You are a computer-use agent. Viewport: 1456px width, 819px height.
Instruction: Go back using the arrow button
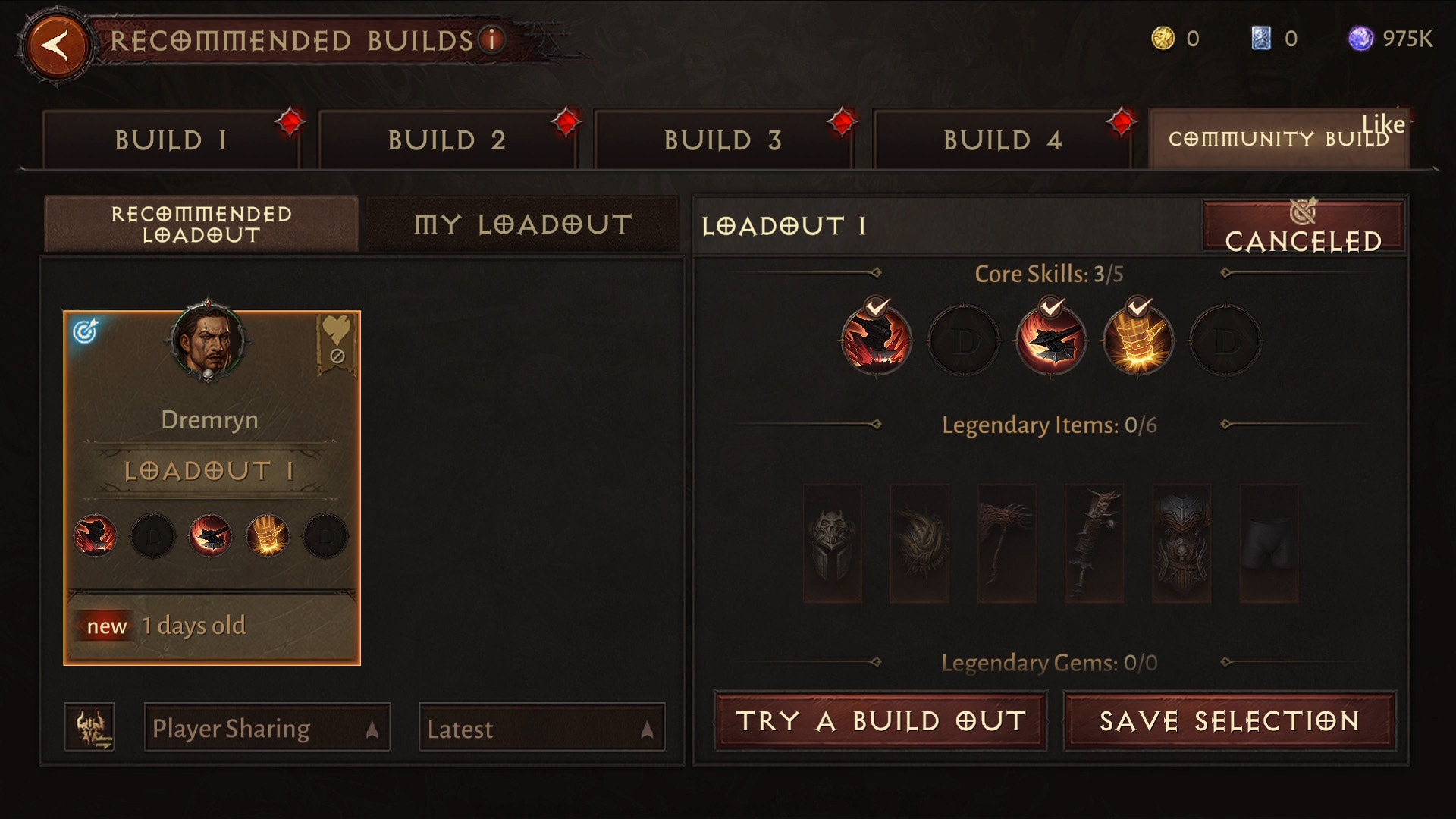(x=57, y=45)
